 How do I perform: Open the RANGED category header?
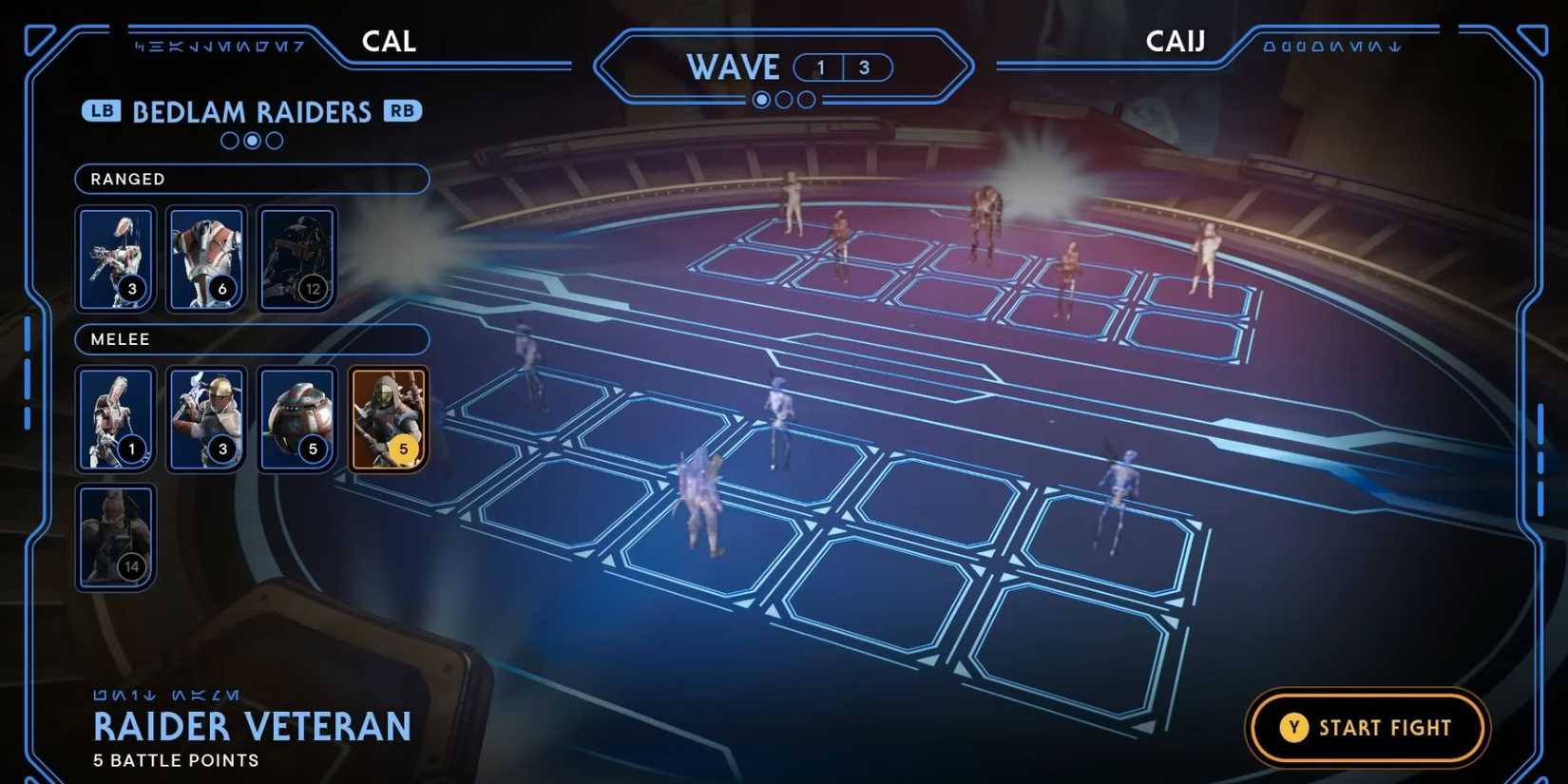(x=251, y=179)
